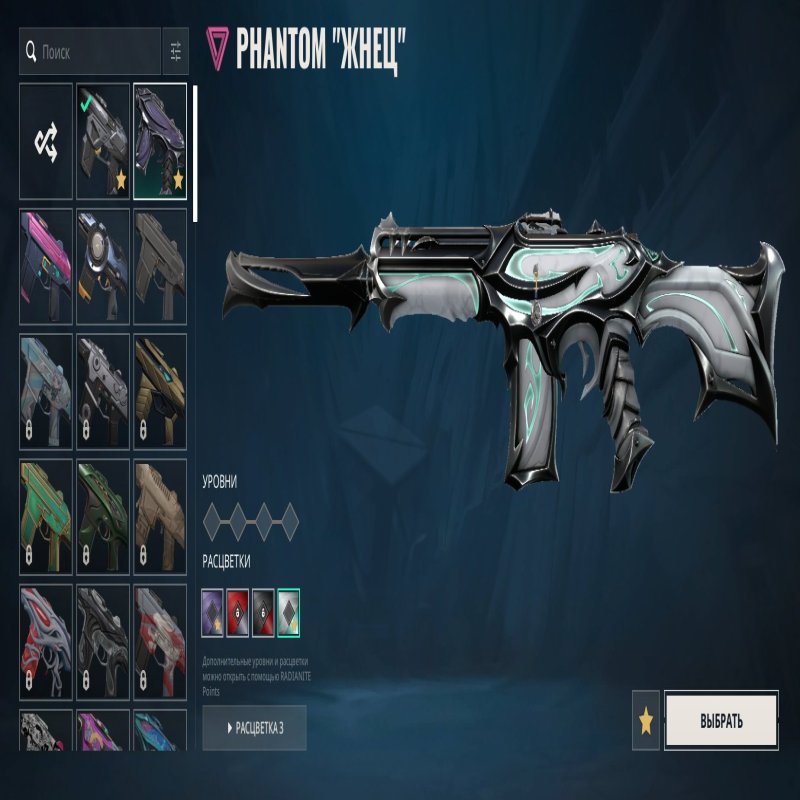
Task: Choose the equipped default Phantom skin
Action: tap(103, 141)
